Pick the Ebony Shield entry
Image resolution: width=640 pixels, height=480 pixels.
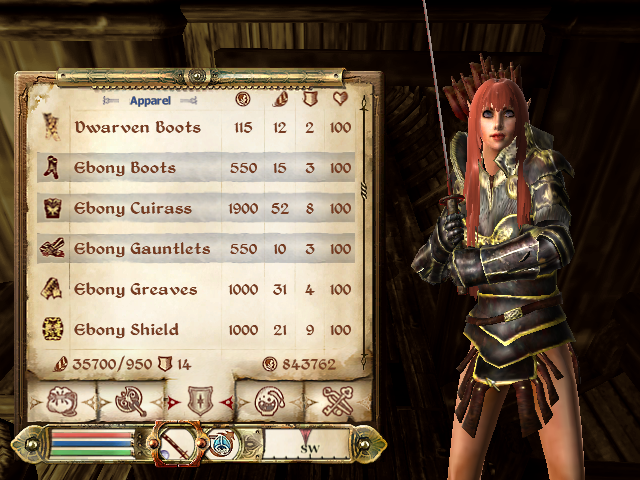click(127, 330)
